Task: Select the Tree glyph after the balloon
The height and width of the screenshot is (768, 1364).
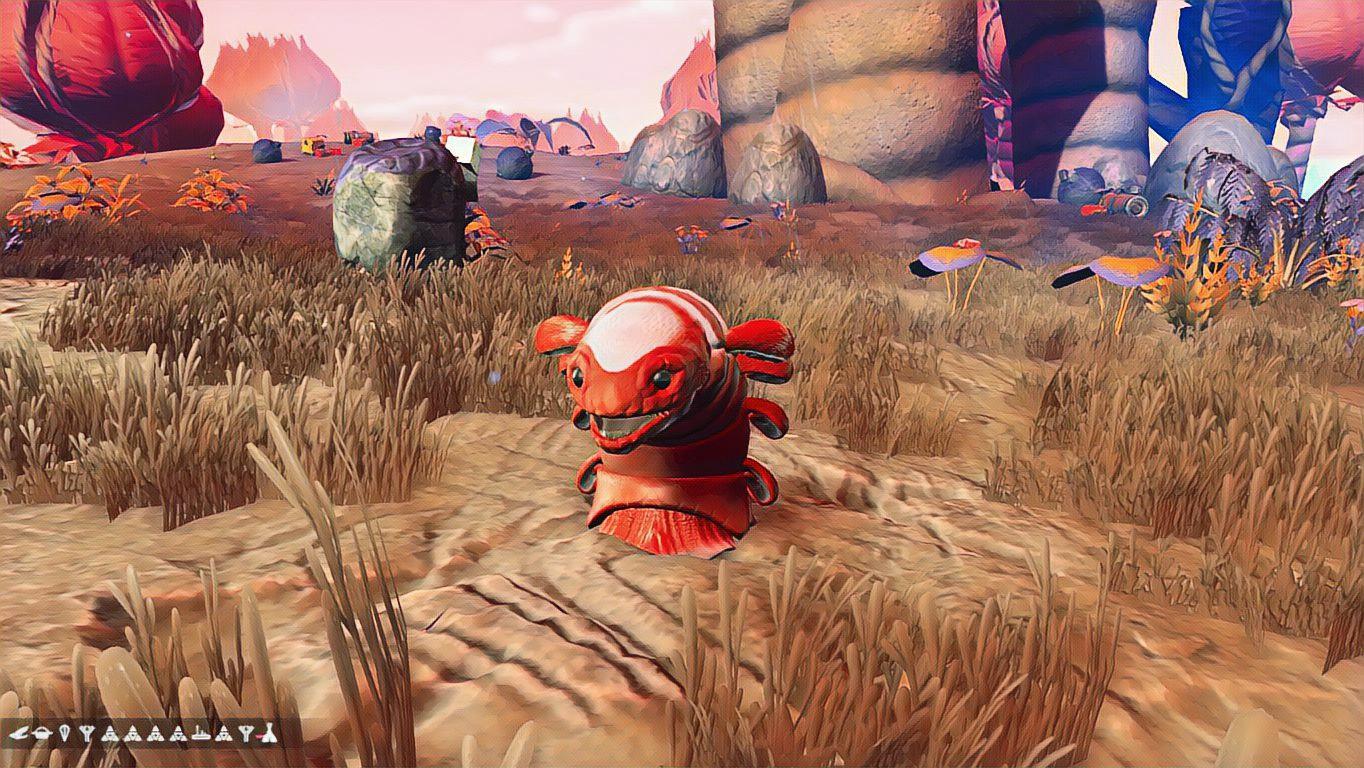Action: (x=86, y=733)
